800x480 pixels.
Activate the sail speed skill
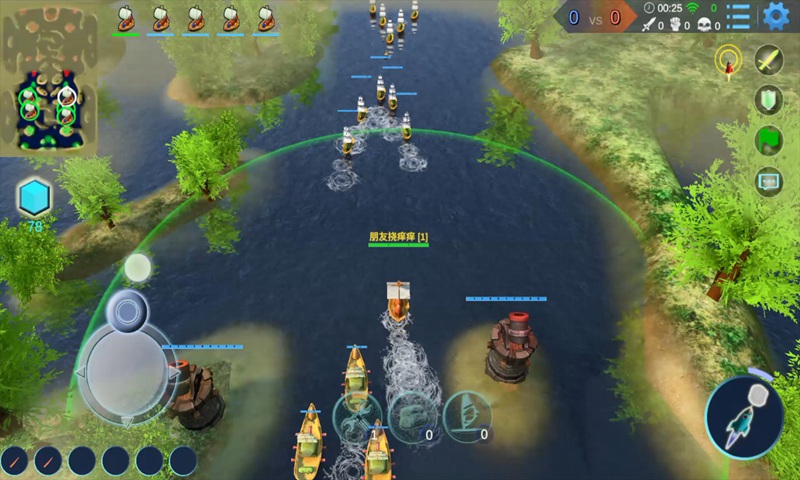[467, 415]
